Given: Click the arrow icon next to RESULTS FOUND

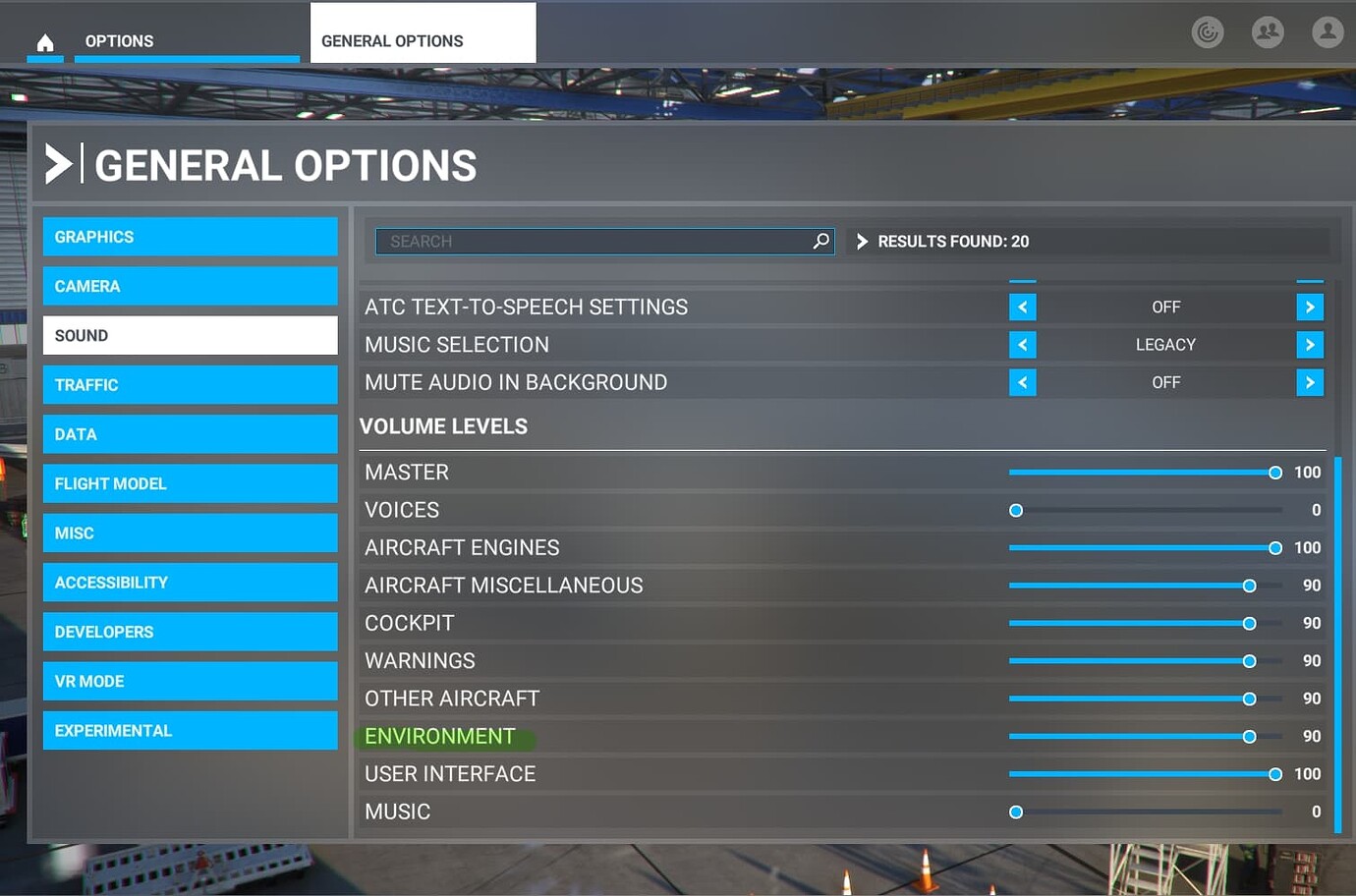Looking at the screenshot, I should pyautogui.click(x=862, y=241).
